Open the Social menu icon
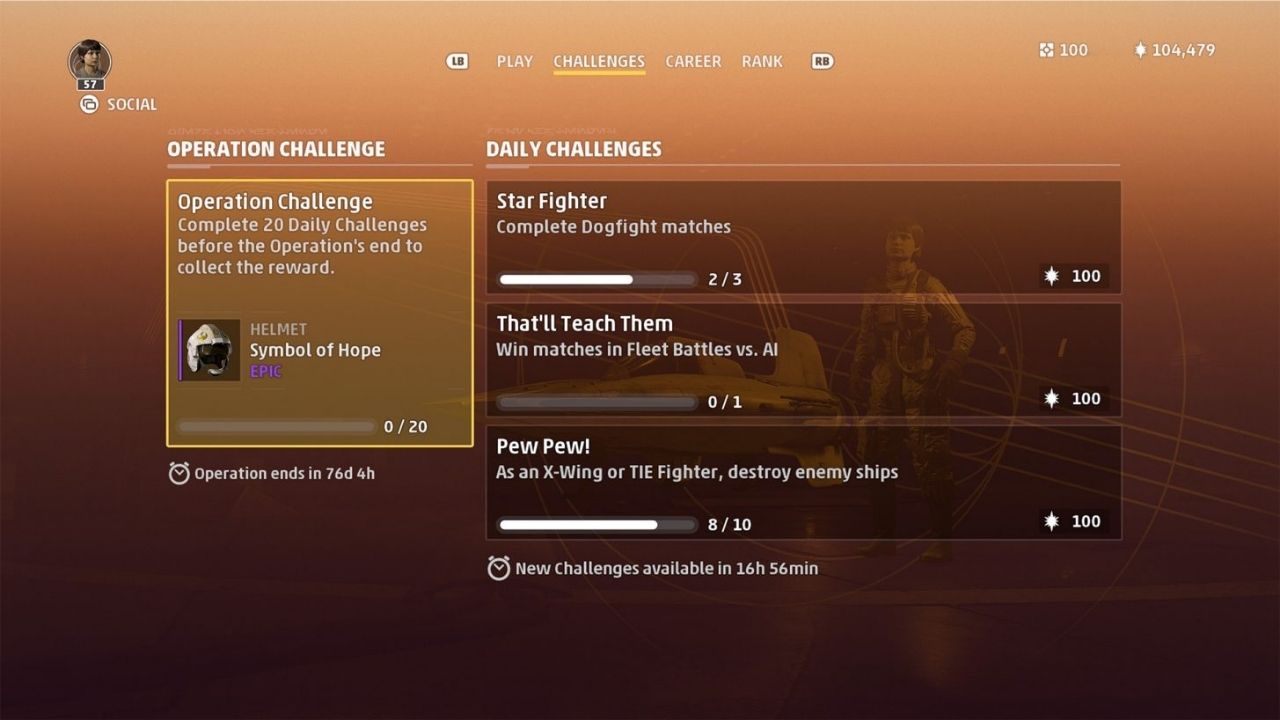The height and width of the screenshot is (720, 1280). 88,104
